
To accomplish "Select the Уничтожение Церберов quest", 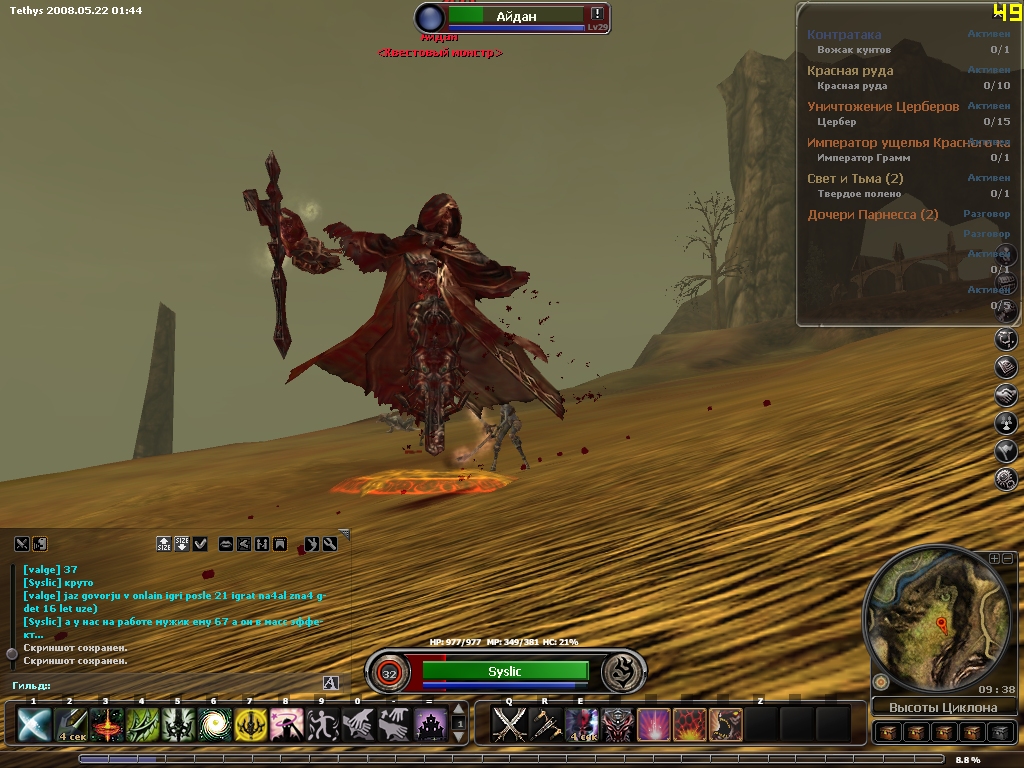I will [x=882, y=106].
